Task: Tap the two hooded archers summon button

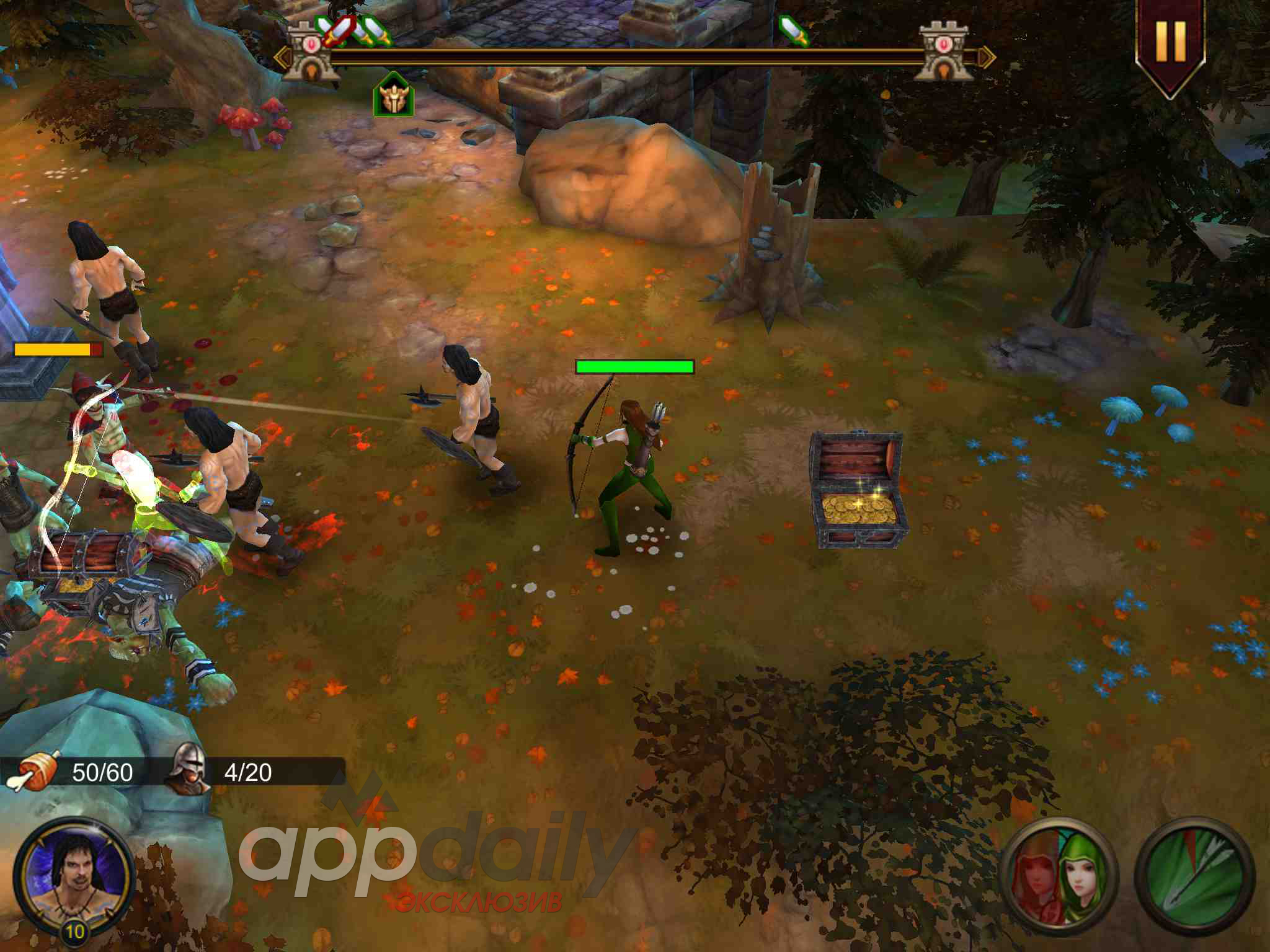Action: point(1060,876)
